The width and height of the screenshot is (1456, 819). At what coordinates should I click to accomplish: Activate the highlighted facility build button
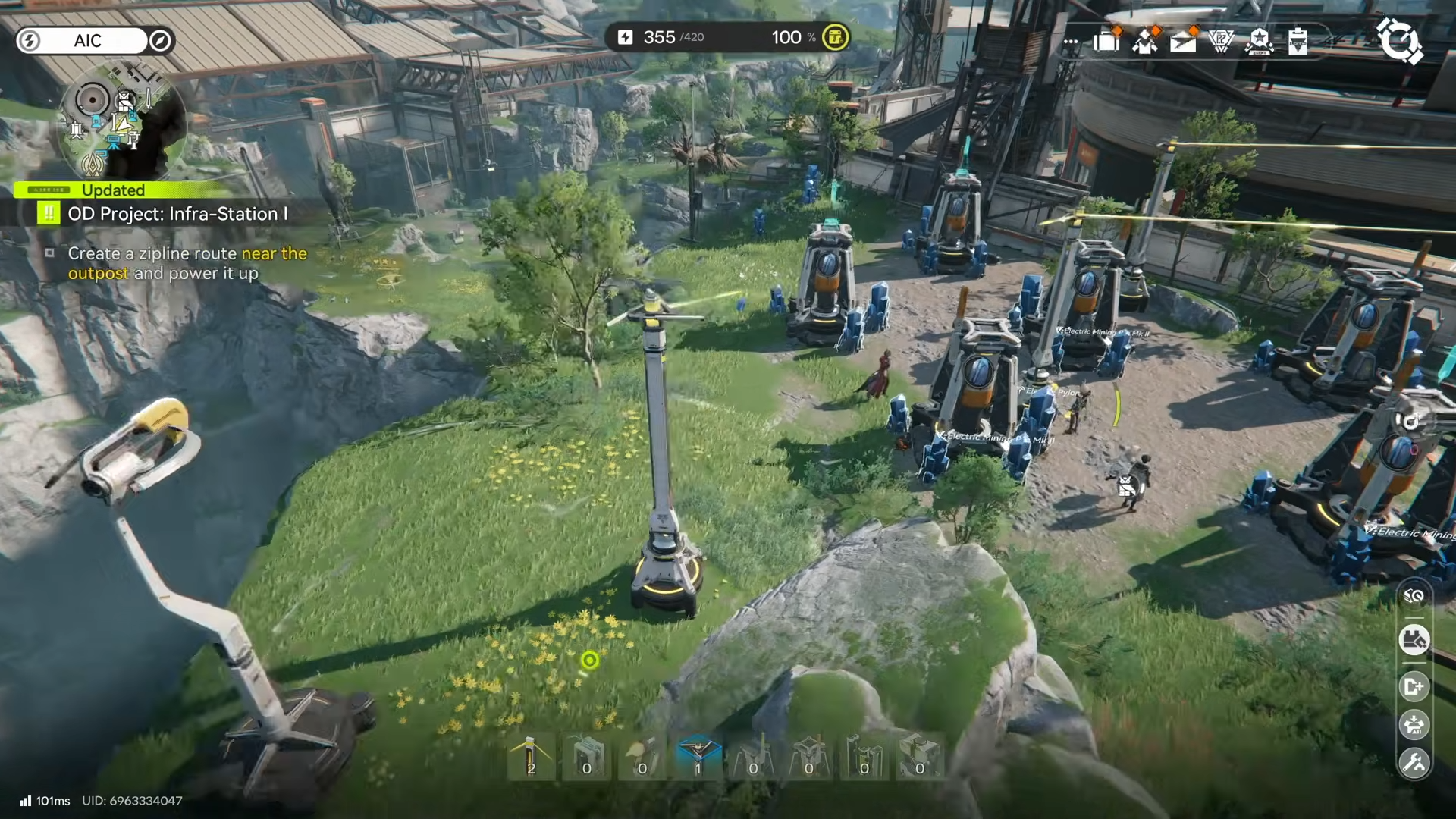click(1414, 640)
